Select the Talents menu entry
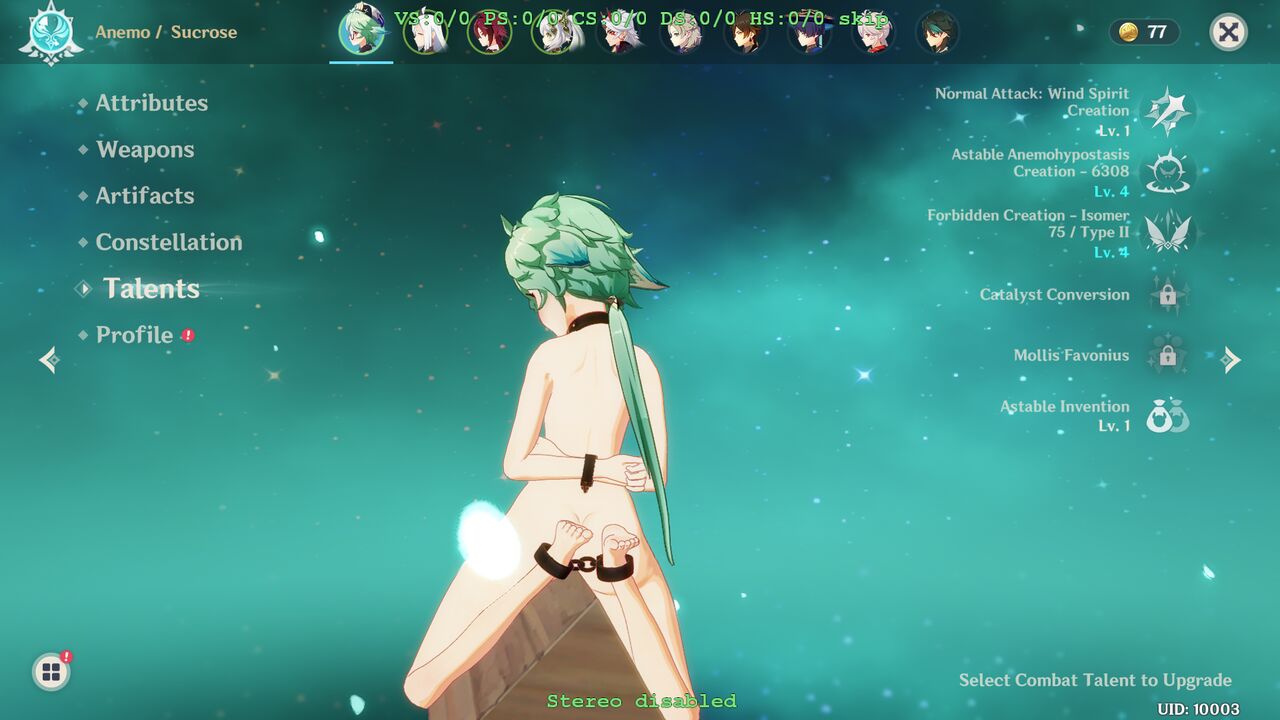This screenshot has height=720, width=1280. (151, 289)
